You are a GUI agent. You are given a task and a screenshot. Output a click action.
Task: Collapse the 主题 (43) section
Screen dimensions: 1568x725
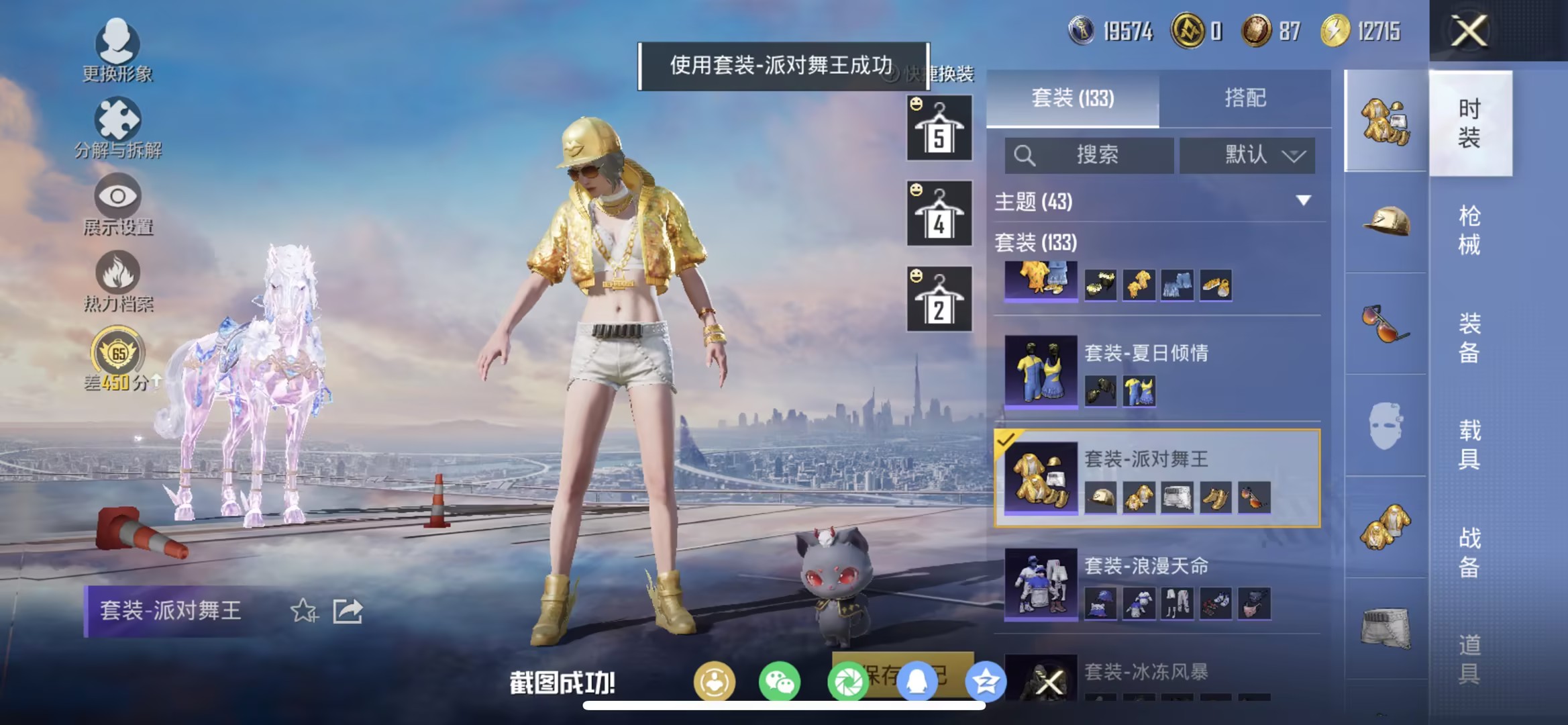coord(1303,203)
